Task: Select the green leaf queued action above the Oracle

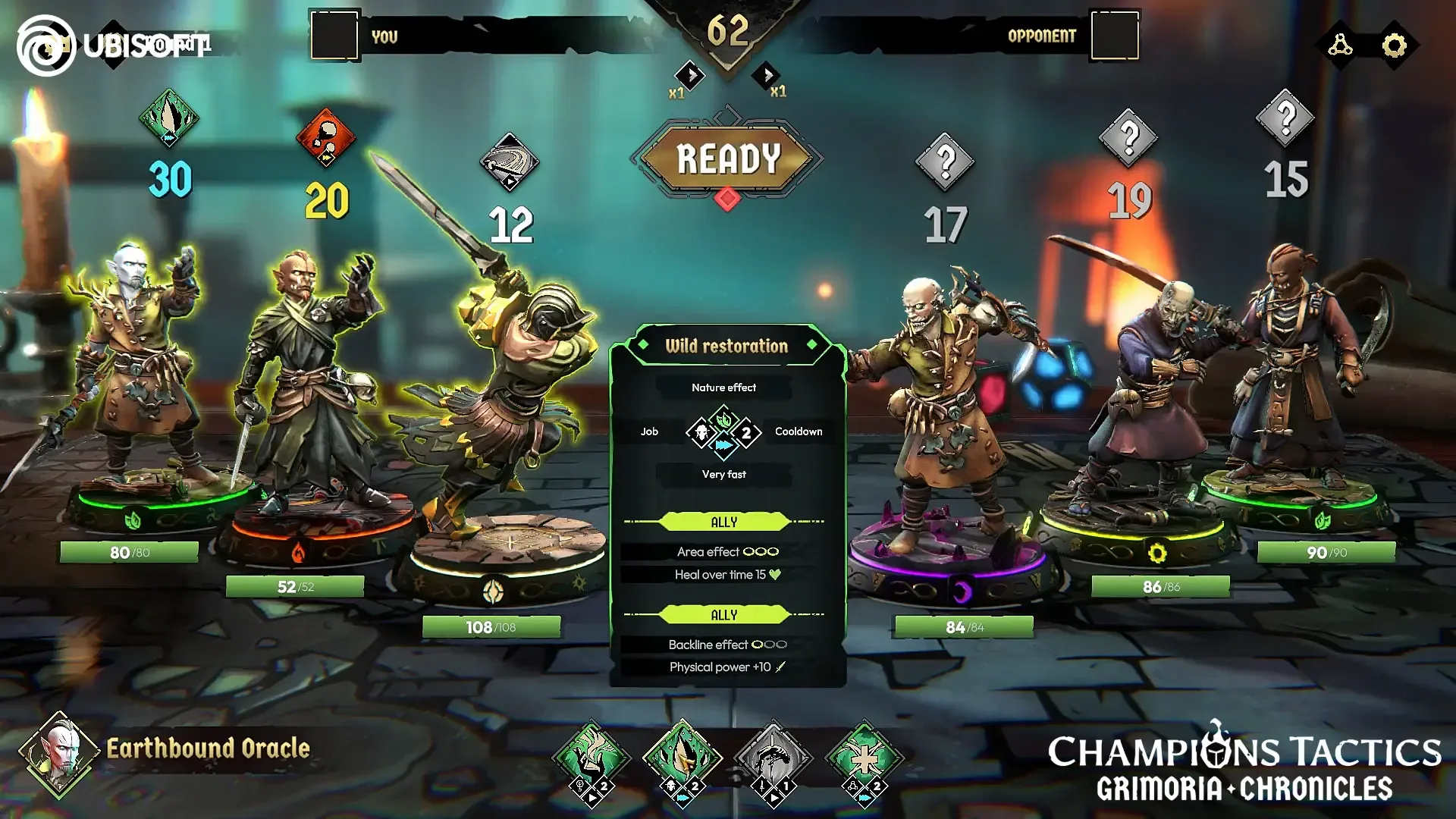Action: click(169, 118)
